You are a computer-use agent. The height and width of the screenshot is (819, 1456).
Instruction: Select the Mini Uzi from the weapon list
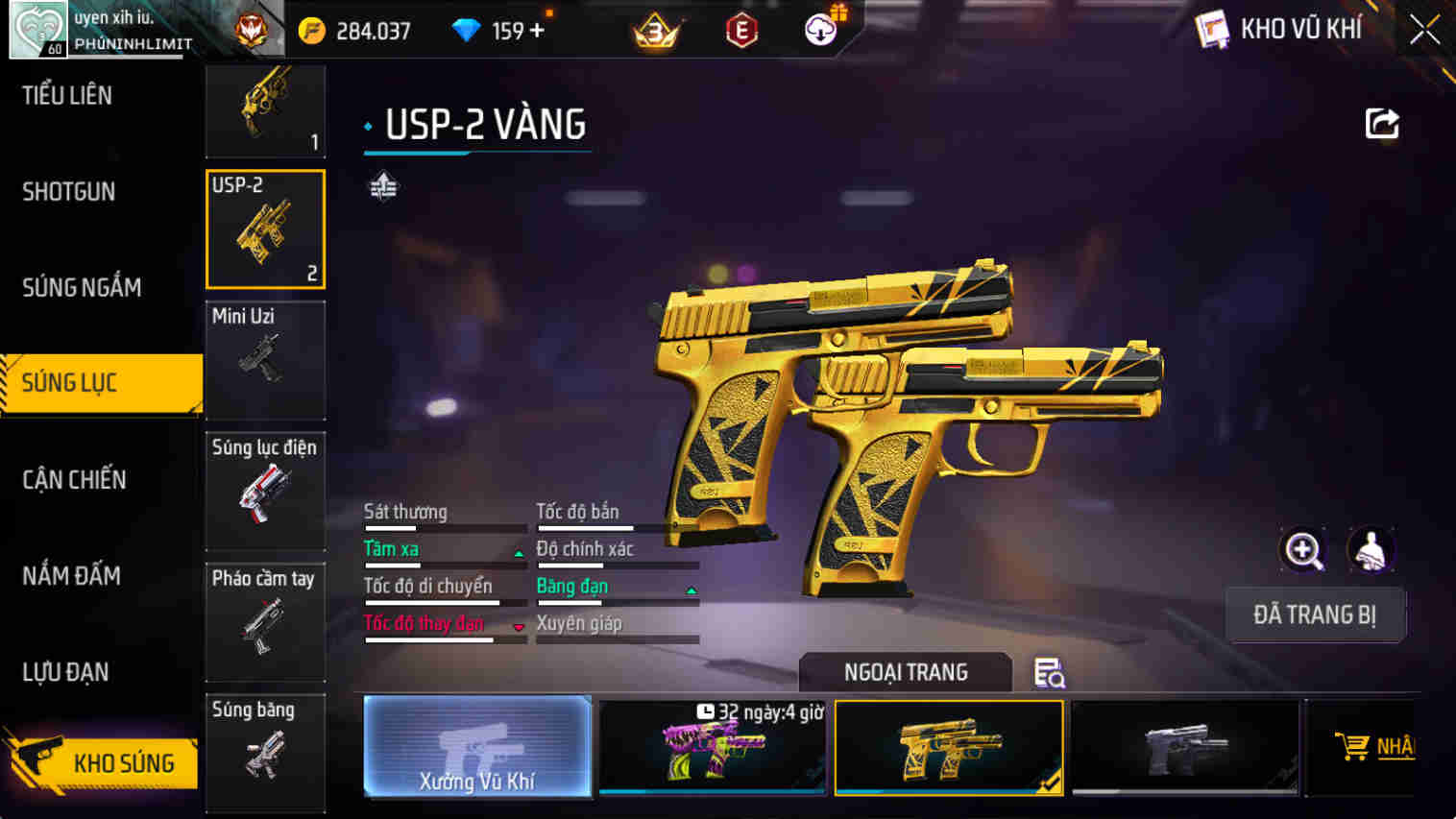pyautogui.click(x=265, y=360)
